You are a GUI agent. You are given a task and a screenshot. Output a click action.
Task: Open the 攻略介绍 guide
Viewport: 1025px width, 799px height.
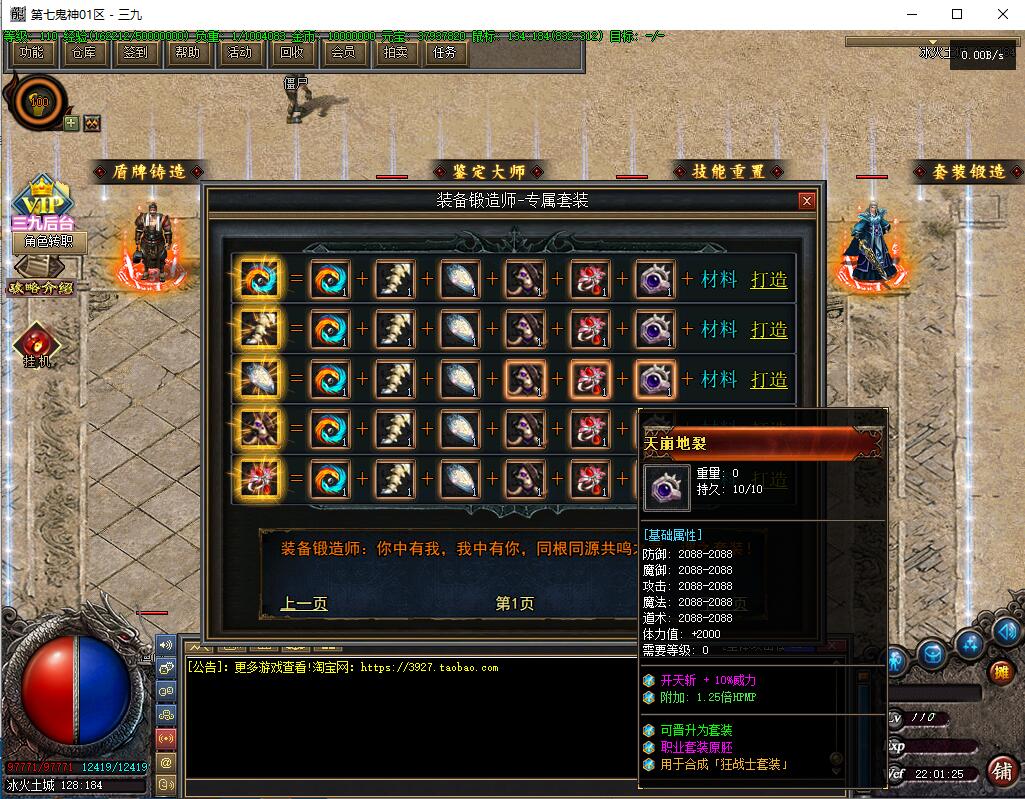coord(41,287)
